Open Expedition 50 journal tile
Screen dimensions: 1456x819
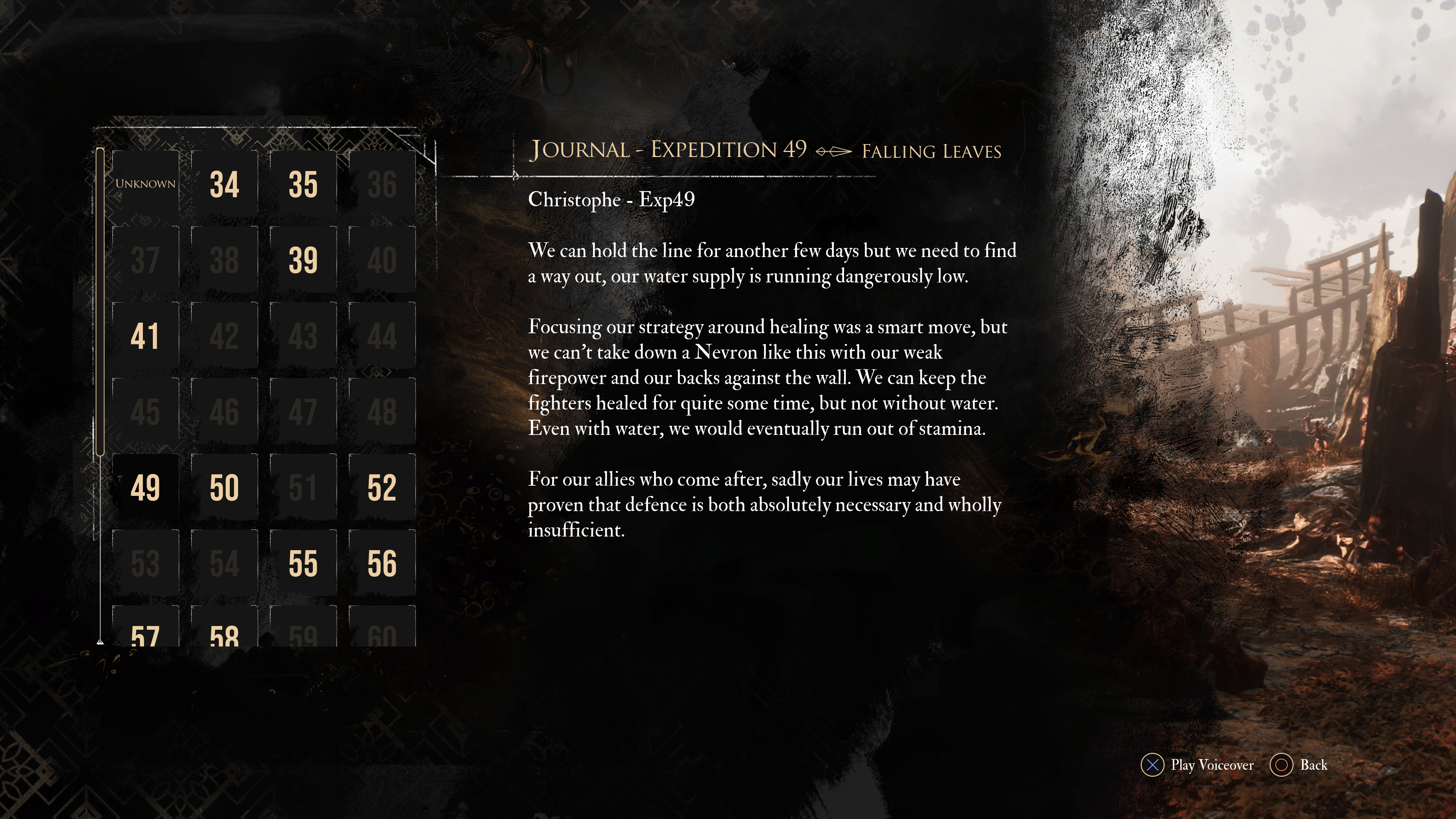pyautogui.click(x=224, y=487)
